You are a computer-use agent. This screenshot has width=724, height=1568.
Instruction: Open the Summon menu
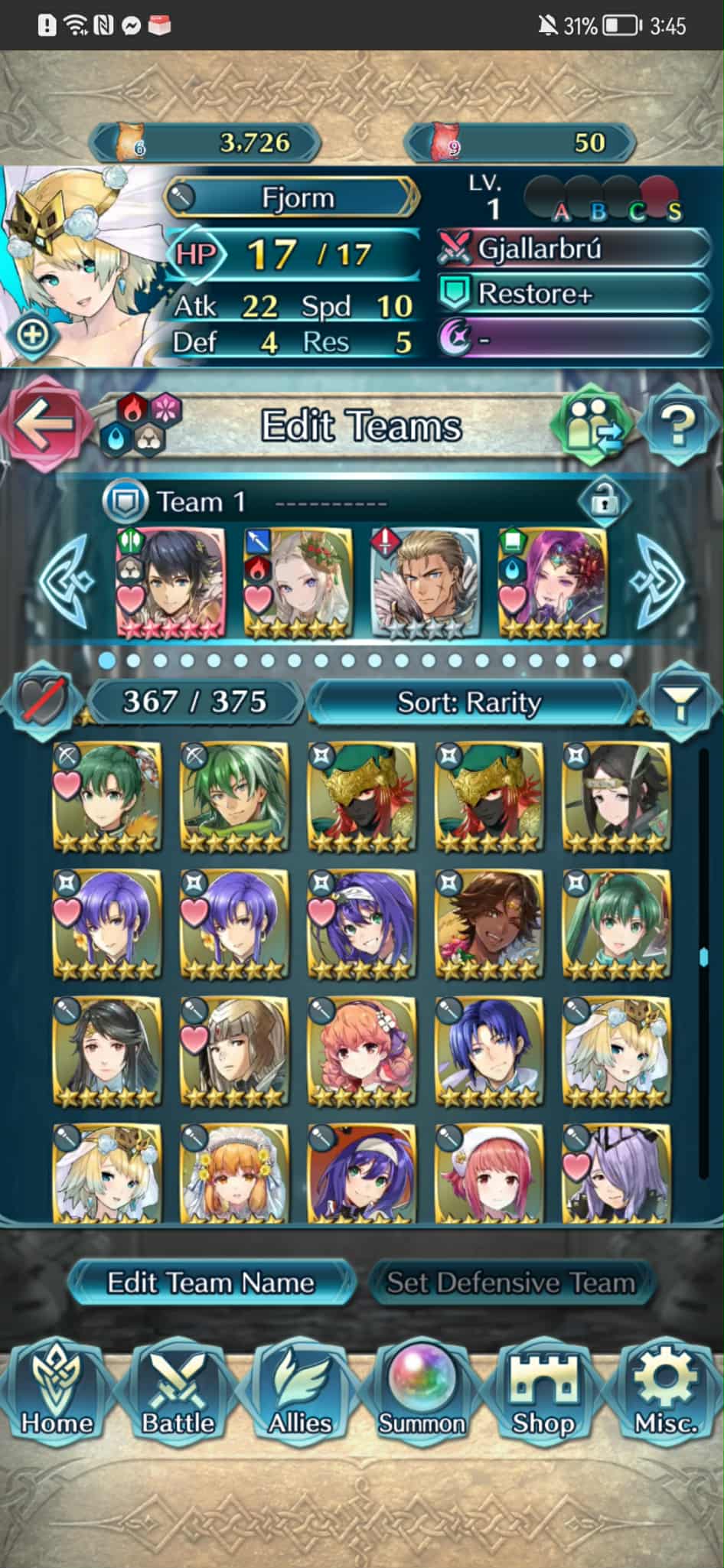(422, 1394)
